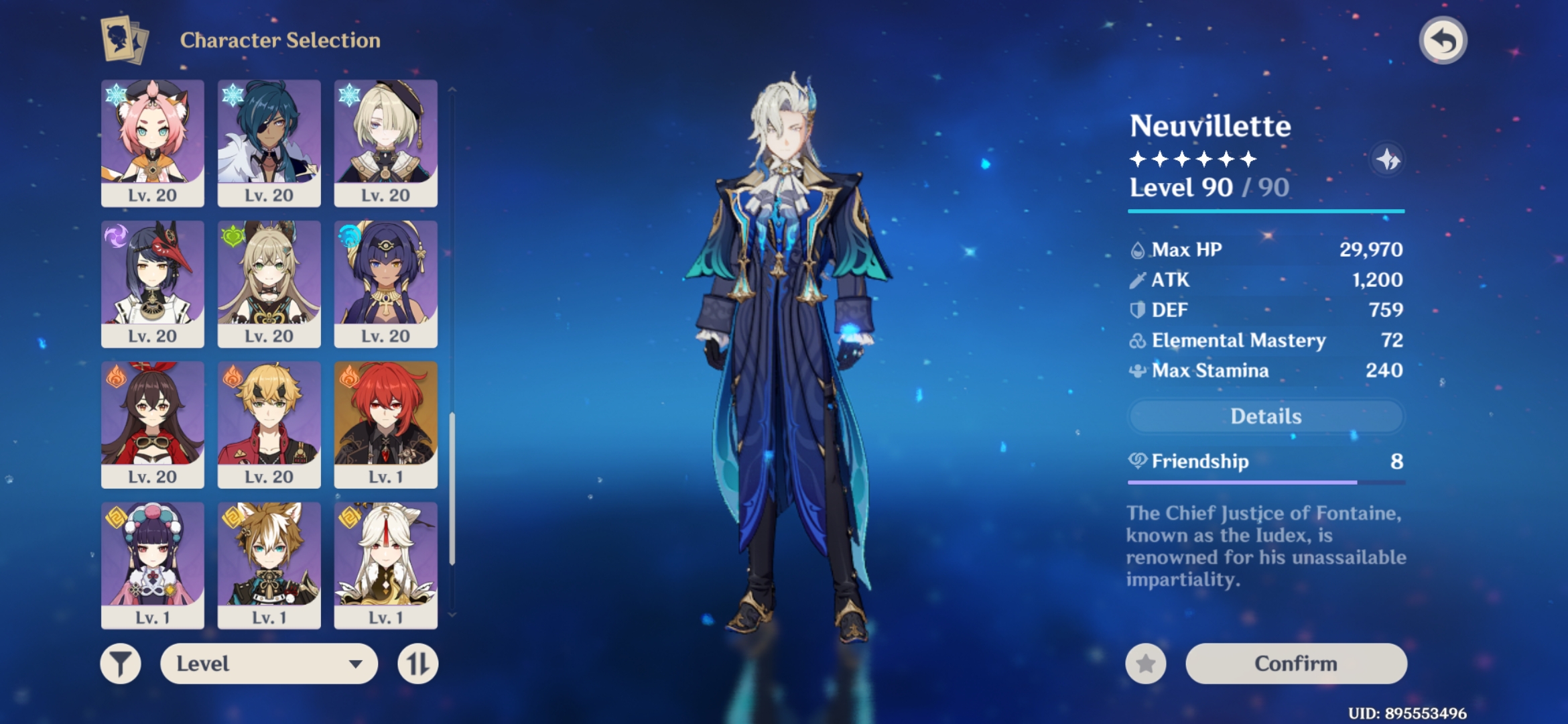Screen dimensions: 1568x724
Task: Click the Friendship icon
Action: tap(1139, 461)
